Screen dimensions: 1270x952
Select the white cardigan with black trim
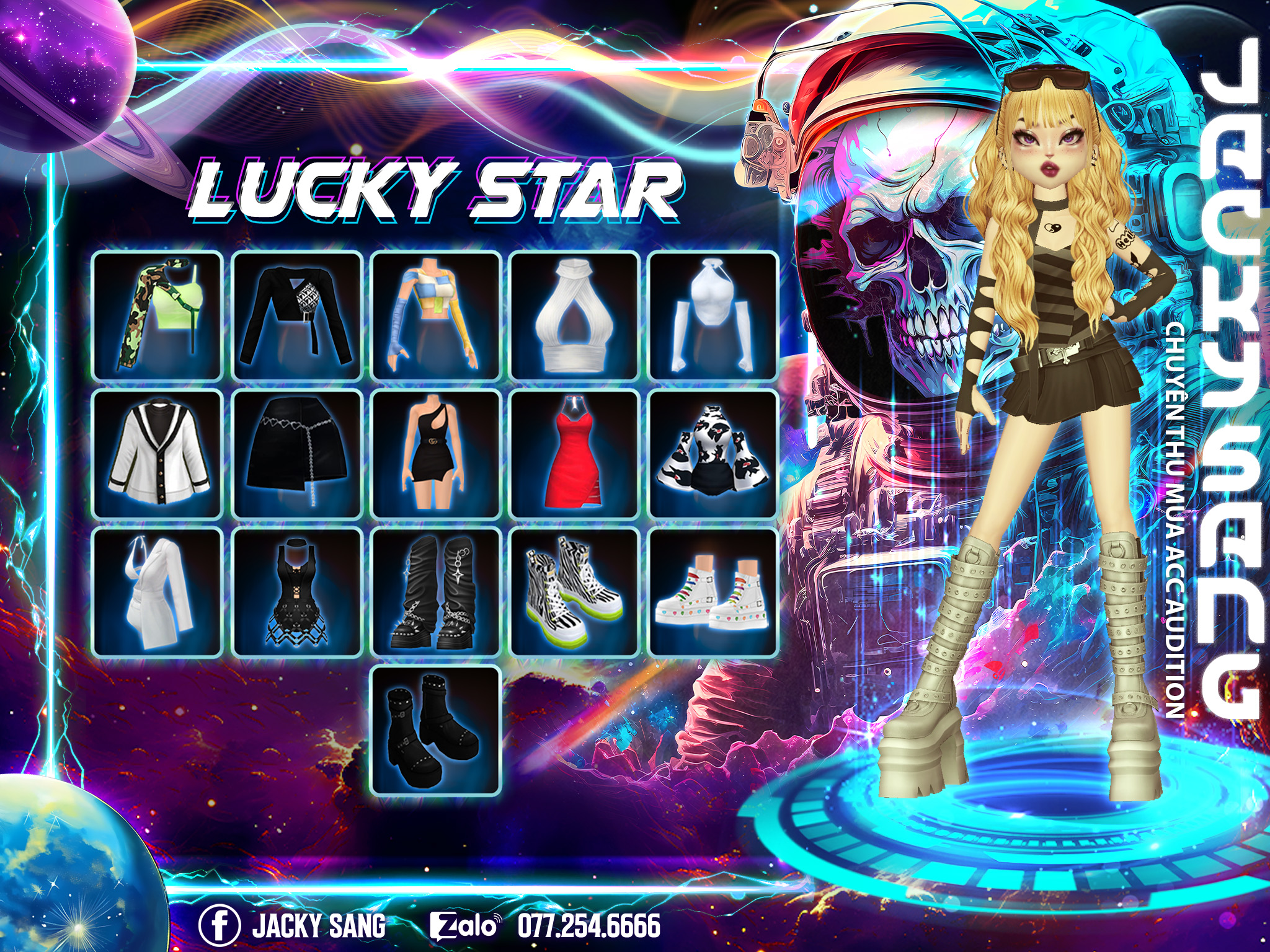pyautogui.click(x=158, y=454)
